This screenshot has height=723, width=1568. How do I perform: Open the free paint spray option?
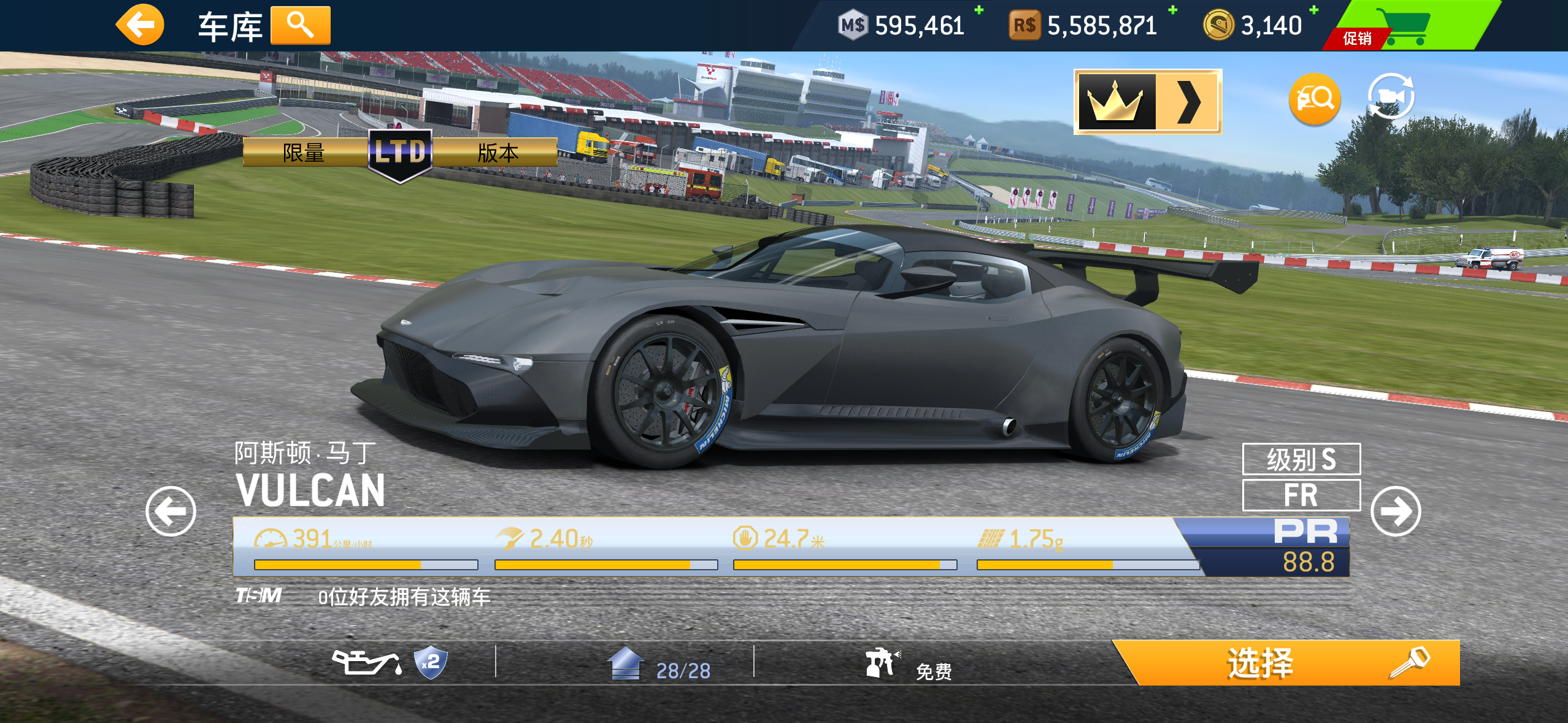908,665
